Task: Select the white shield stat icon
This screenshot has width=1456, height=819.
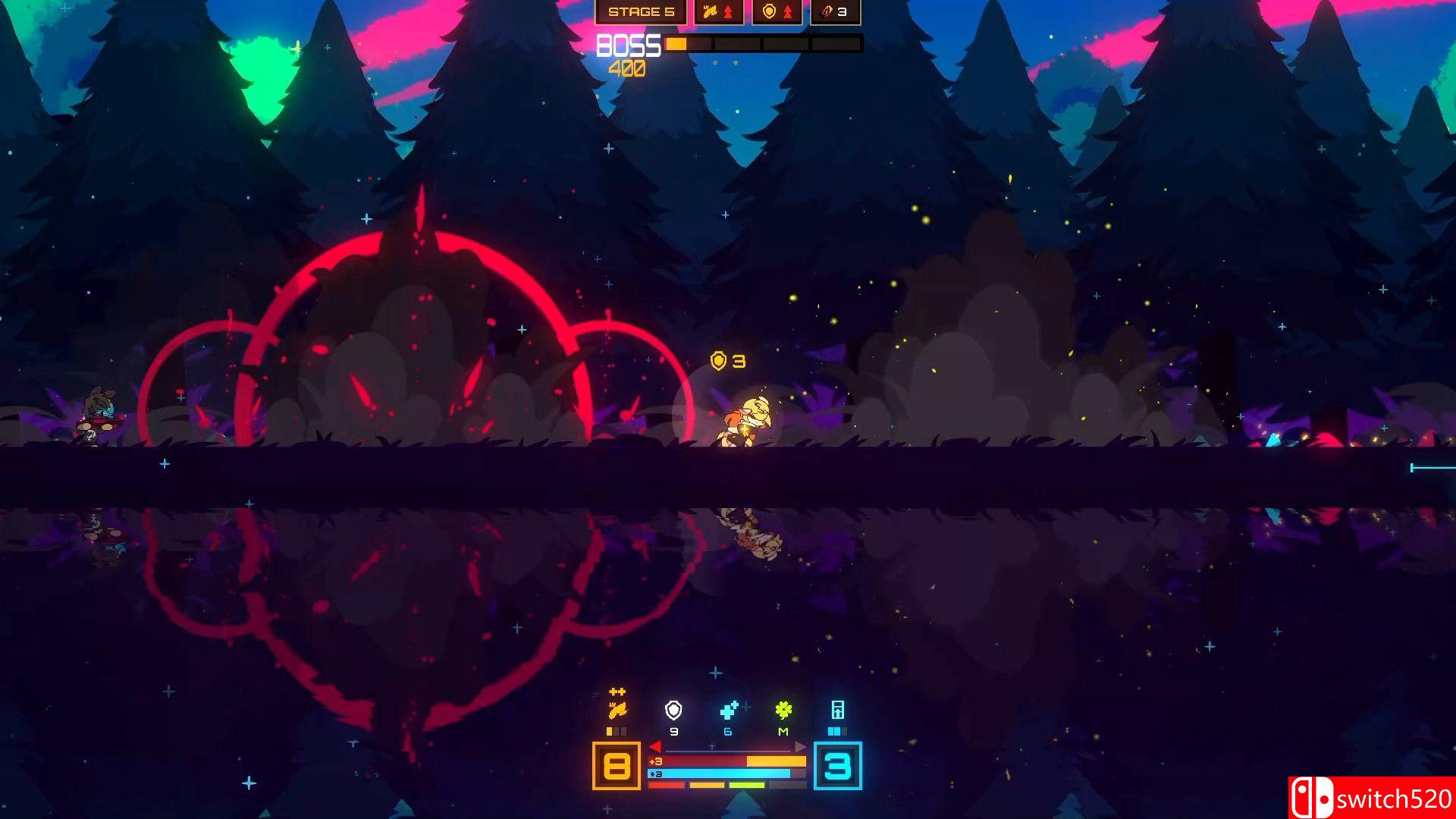Action: 673,710
